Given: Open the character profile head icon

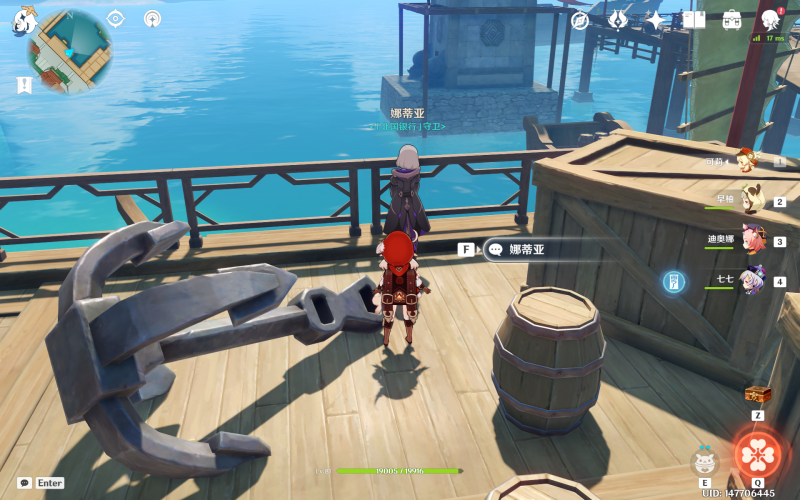Looking at the screenshot, I should point(771,20).
